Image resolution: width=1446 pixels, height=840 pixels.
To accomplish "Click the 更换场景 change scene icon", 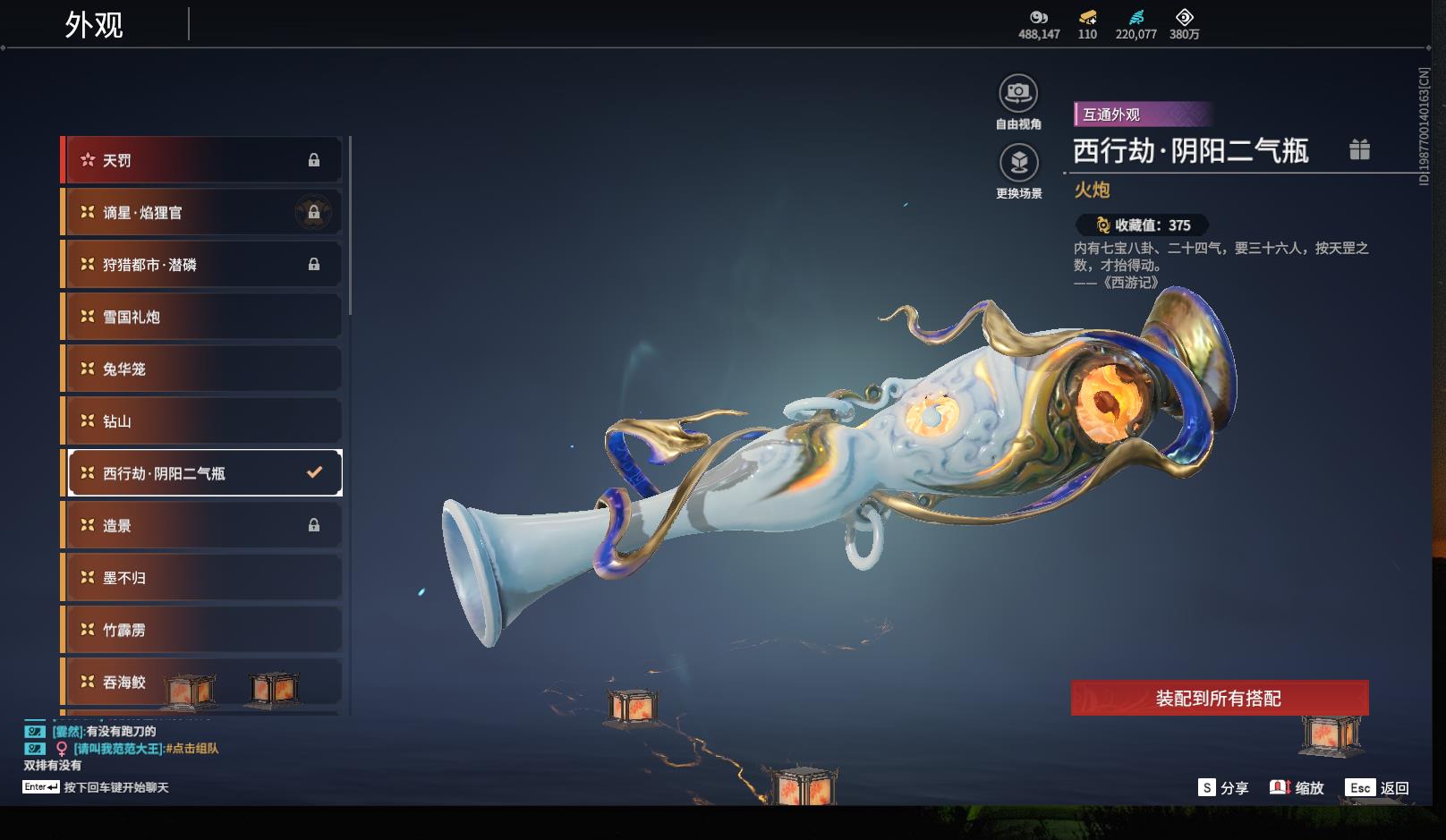I will click(x=1018, y=163).
